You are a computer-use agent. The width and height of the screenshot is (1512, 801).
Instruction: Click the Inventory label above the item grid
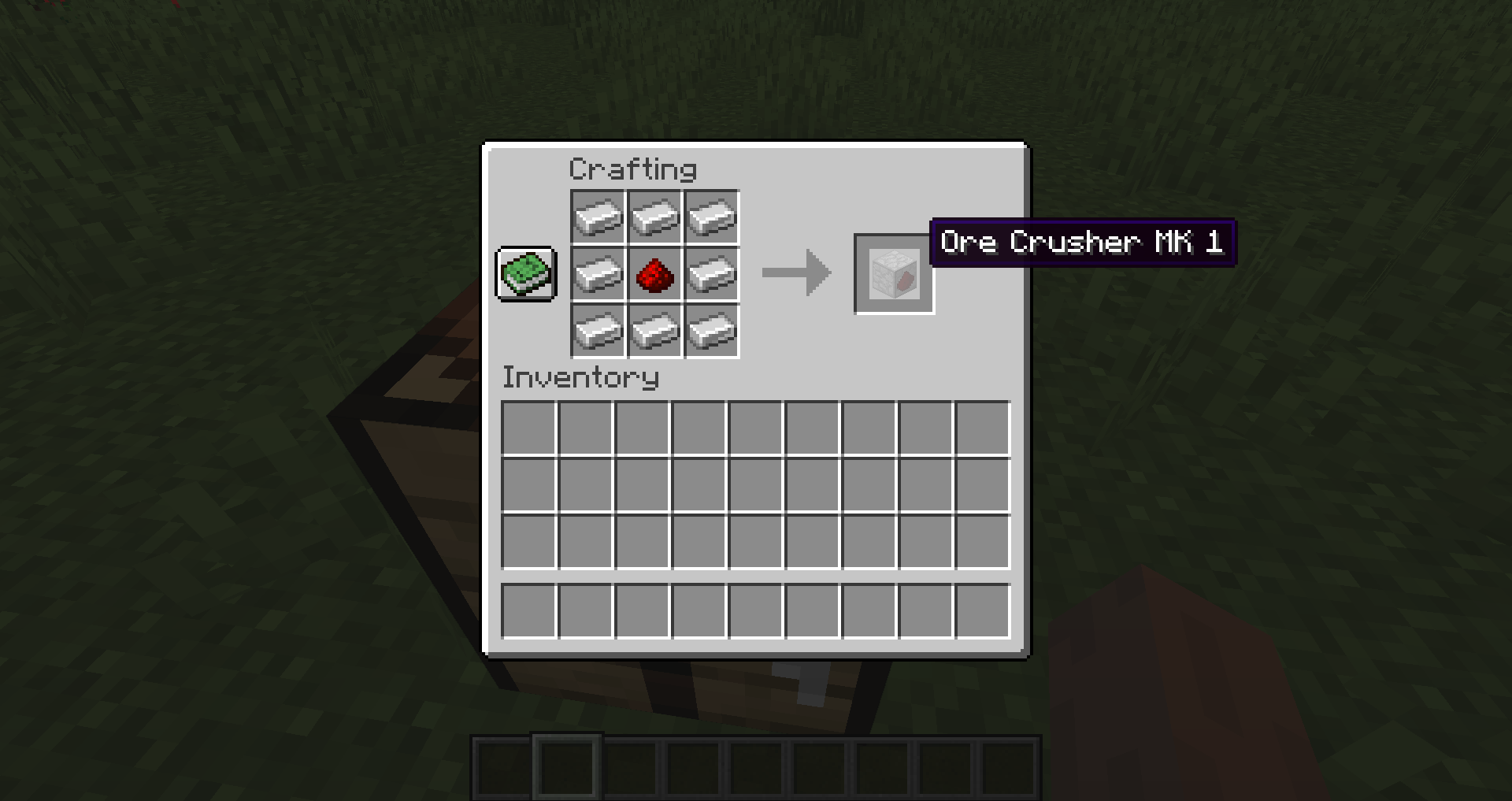tap(580, 377)
